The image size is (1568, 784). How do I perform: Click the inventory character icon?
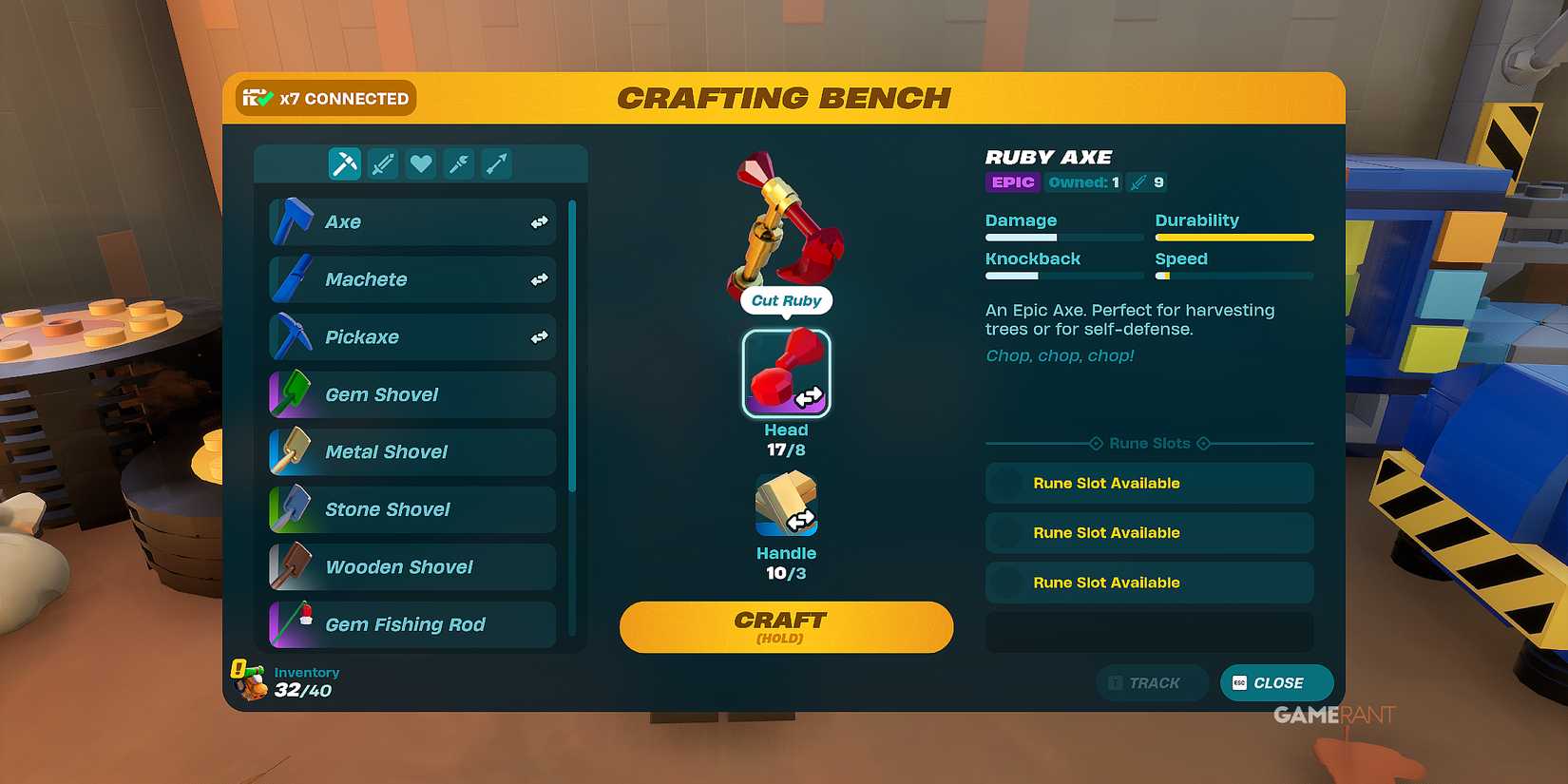tap(249, 681)
